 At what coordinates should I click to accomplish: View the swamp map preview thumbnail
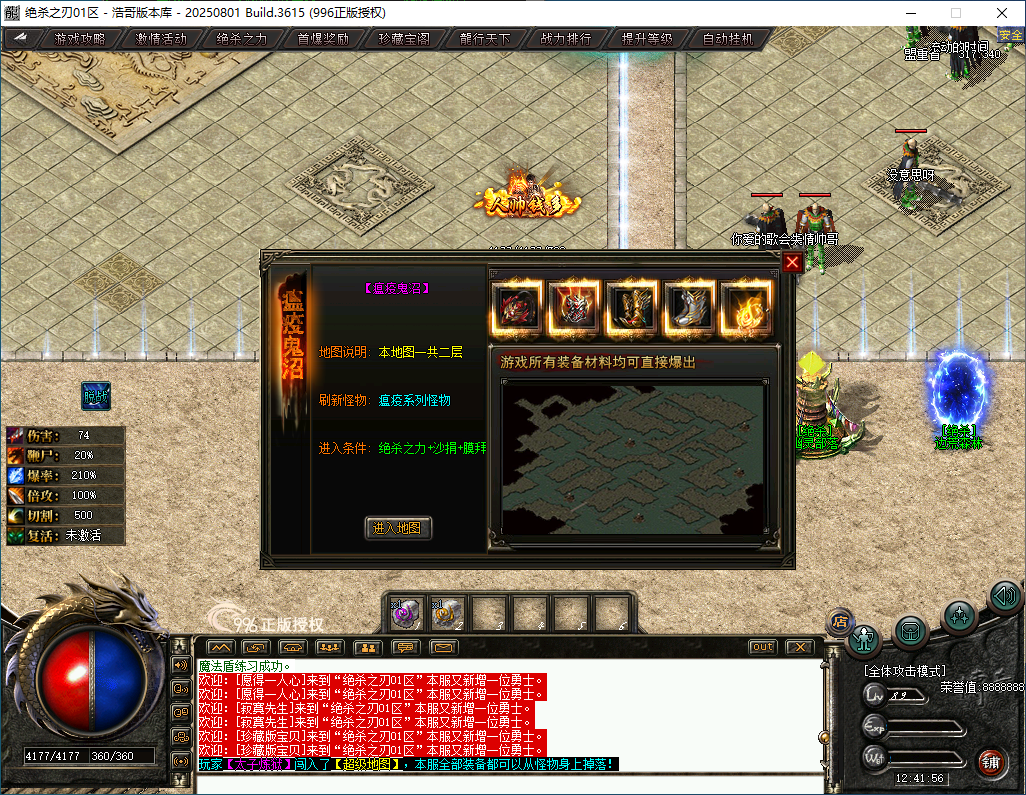pyautogui.click(x=634, y=457)
